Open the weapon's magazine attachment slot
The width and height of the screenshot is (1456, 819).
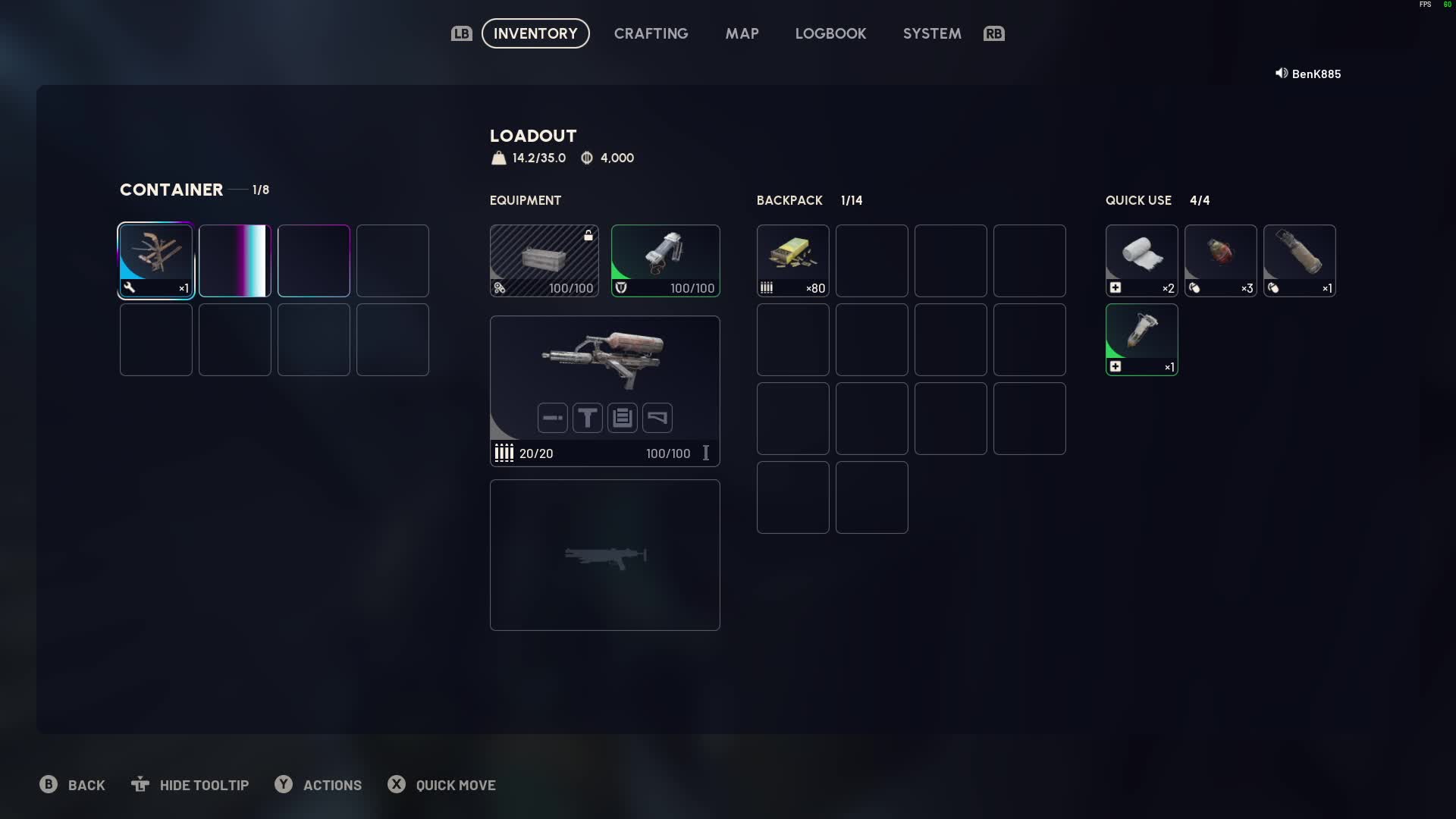tap(623, 418)
